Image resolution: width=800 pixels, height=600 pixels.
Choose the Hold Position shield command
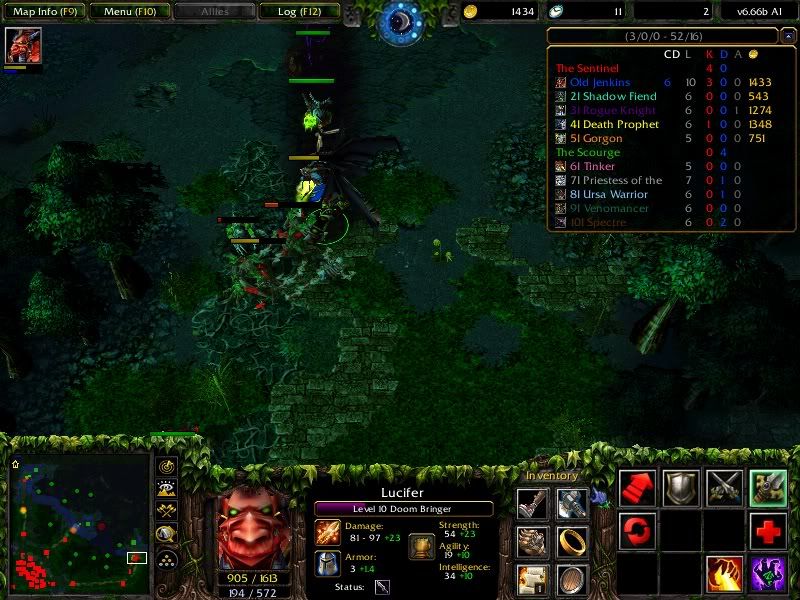pyautogui.click(x=681, y=487)
